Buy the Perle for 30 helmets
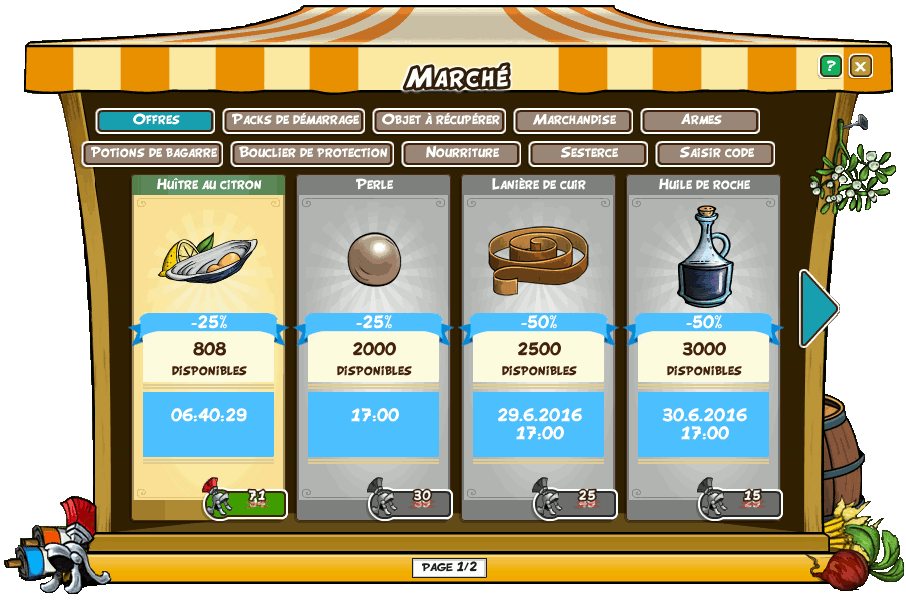 tap(412, 503)
